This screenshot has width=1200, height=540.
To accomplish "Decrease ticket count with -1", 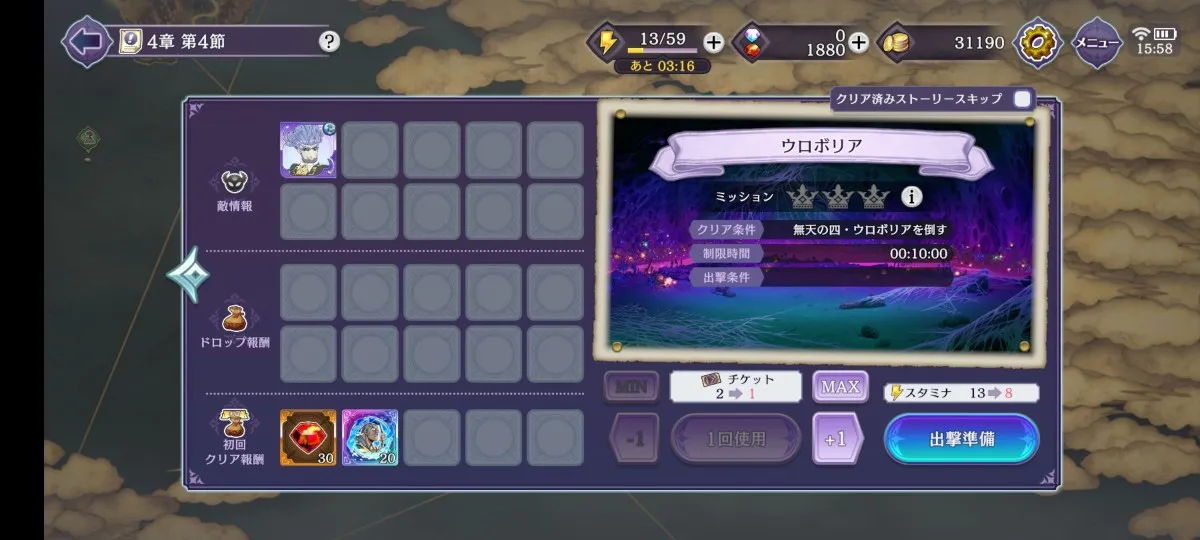I will (x=634, y=439).
